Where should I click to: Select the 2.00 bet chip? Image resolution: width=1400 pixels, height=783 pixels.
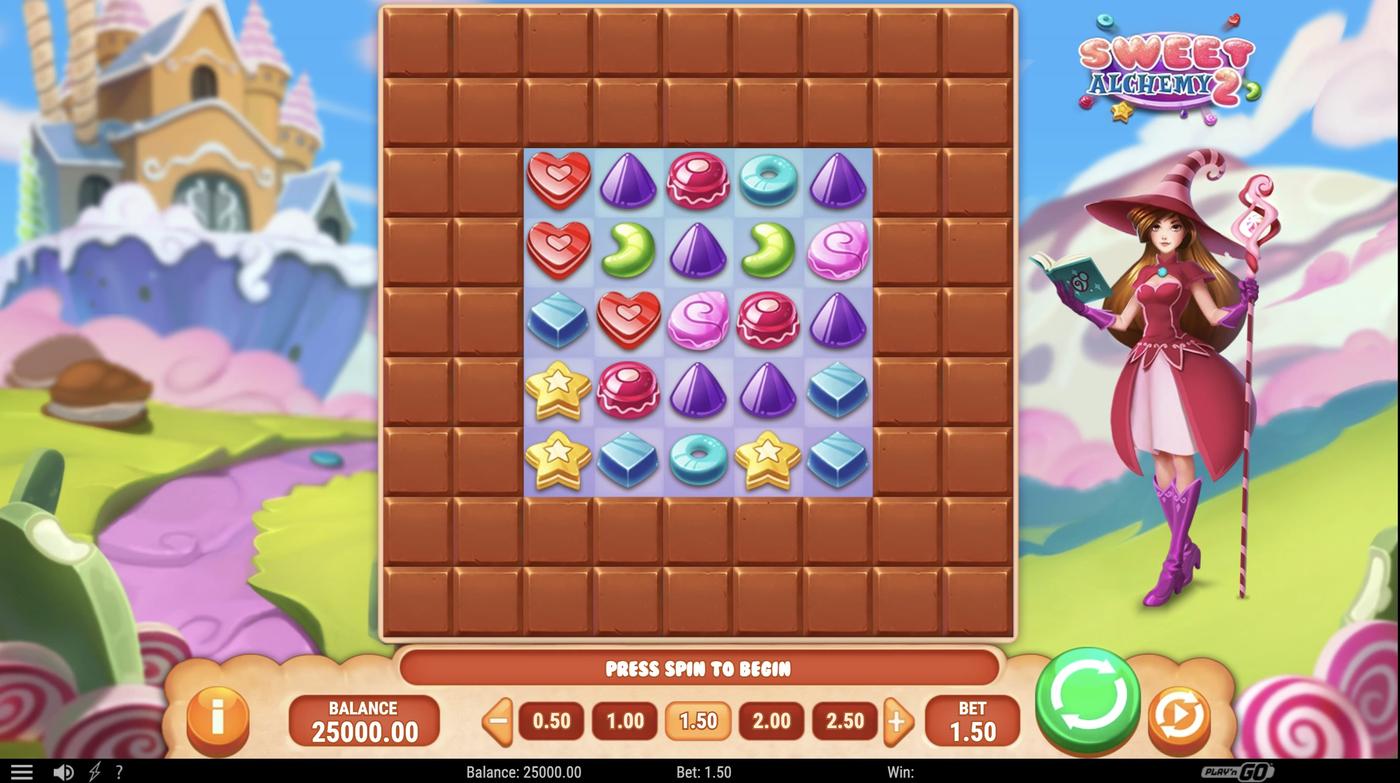coord(770,720)
